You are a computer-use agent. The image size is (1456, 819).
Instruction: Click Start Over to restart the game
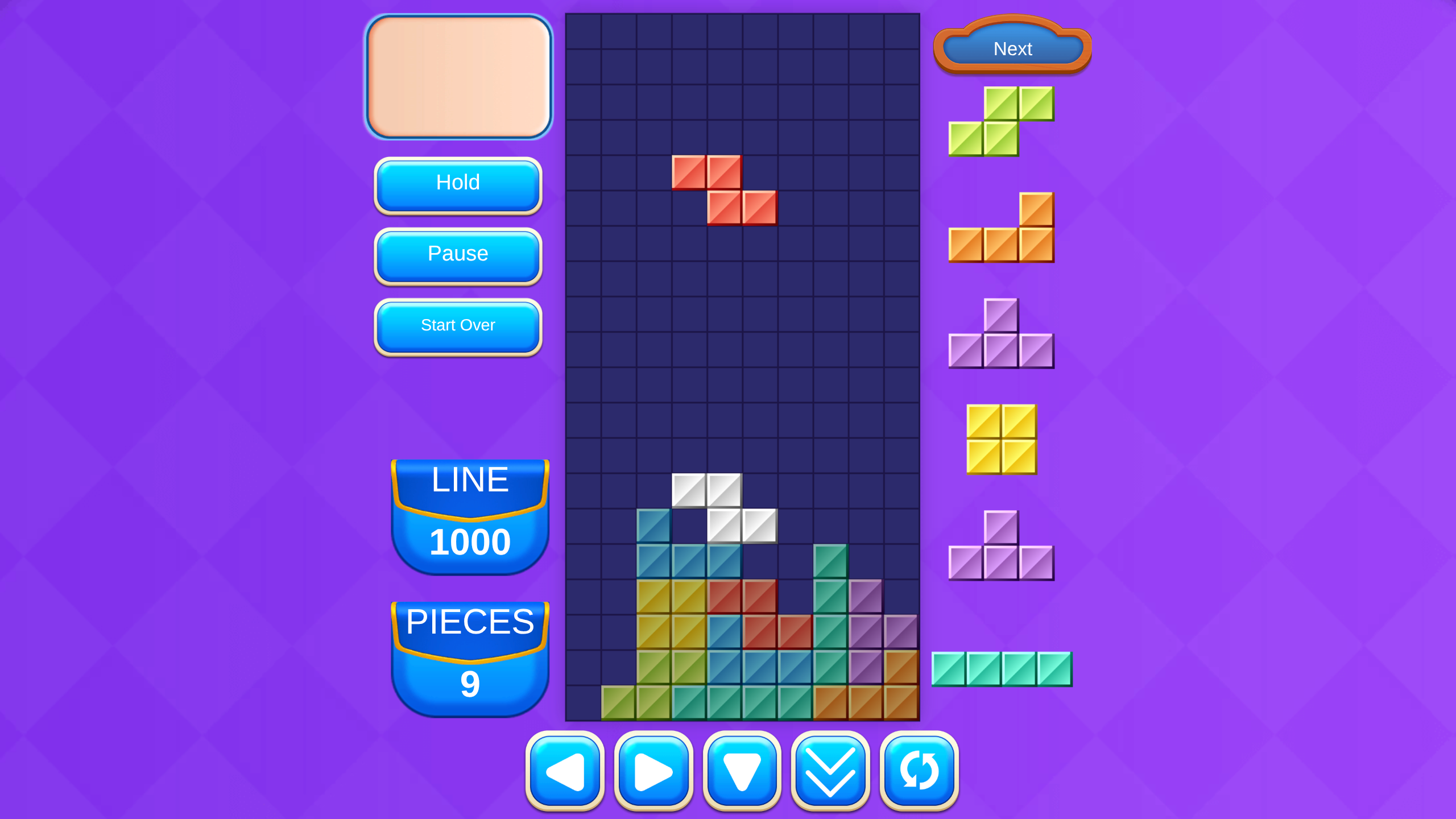point(457,325)
